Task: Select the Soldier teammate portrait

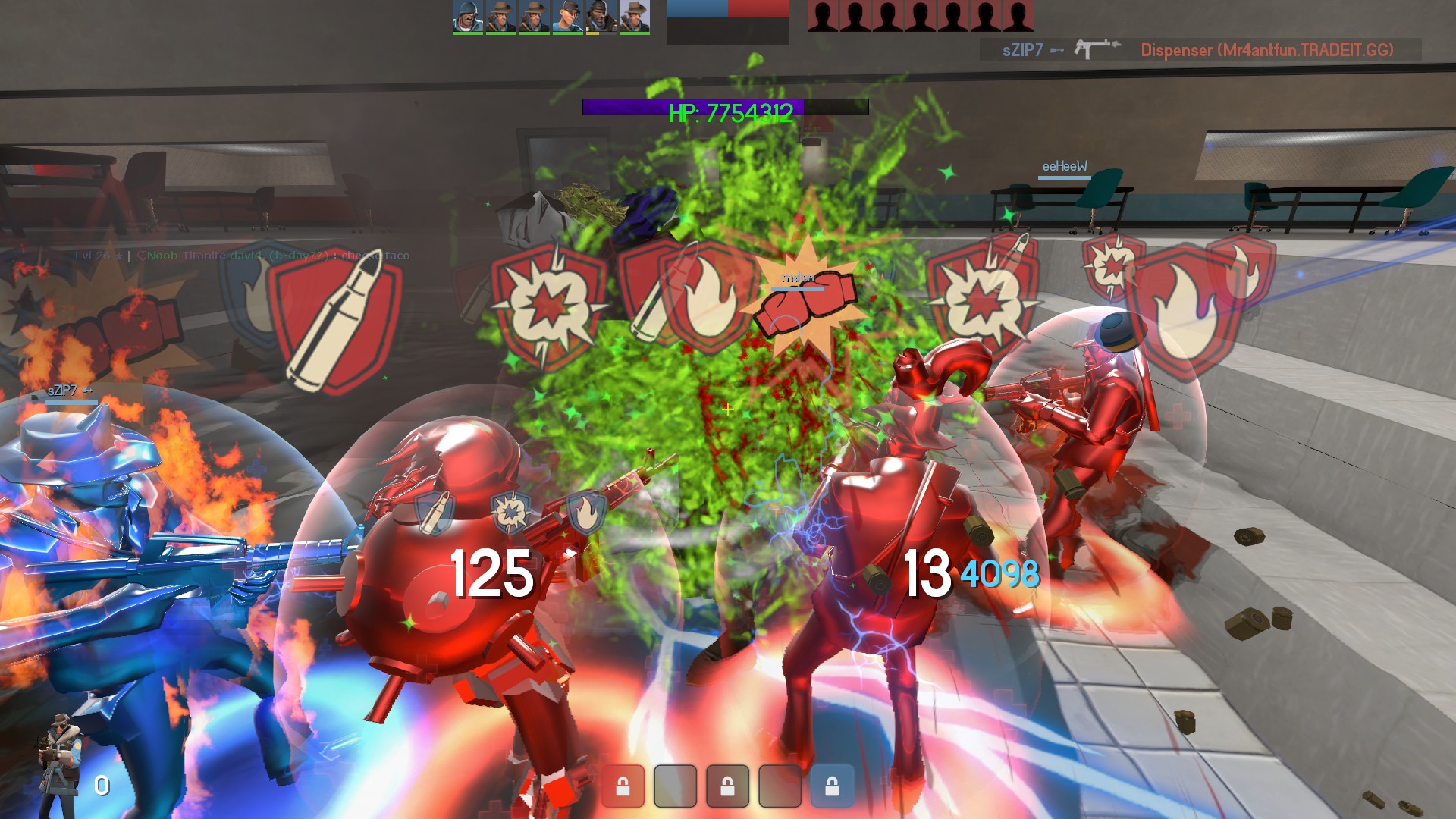Action: (467, 17)
